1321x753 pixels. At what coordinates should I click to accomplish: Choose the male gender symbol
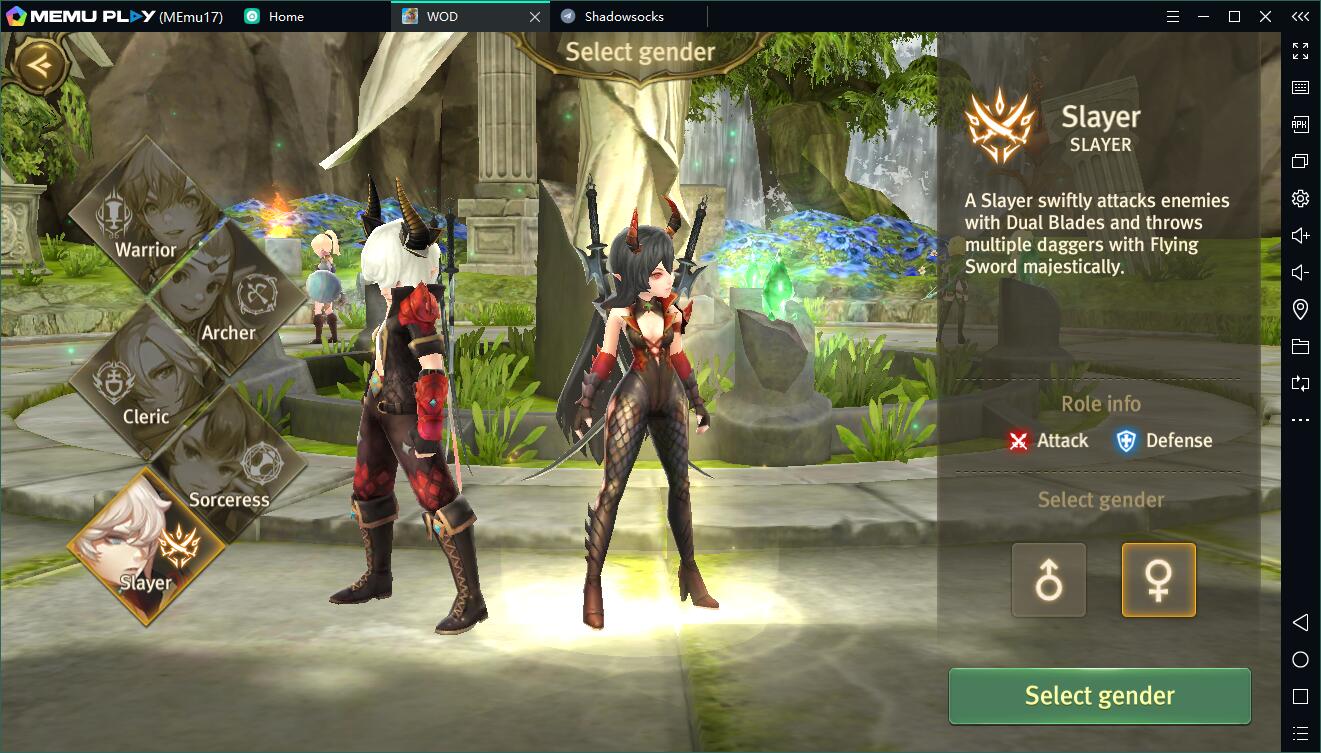1048,580
